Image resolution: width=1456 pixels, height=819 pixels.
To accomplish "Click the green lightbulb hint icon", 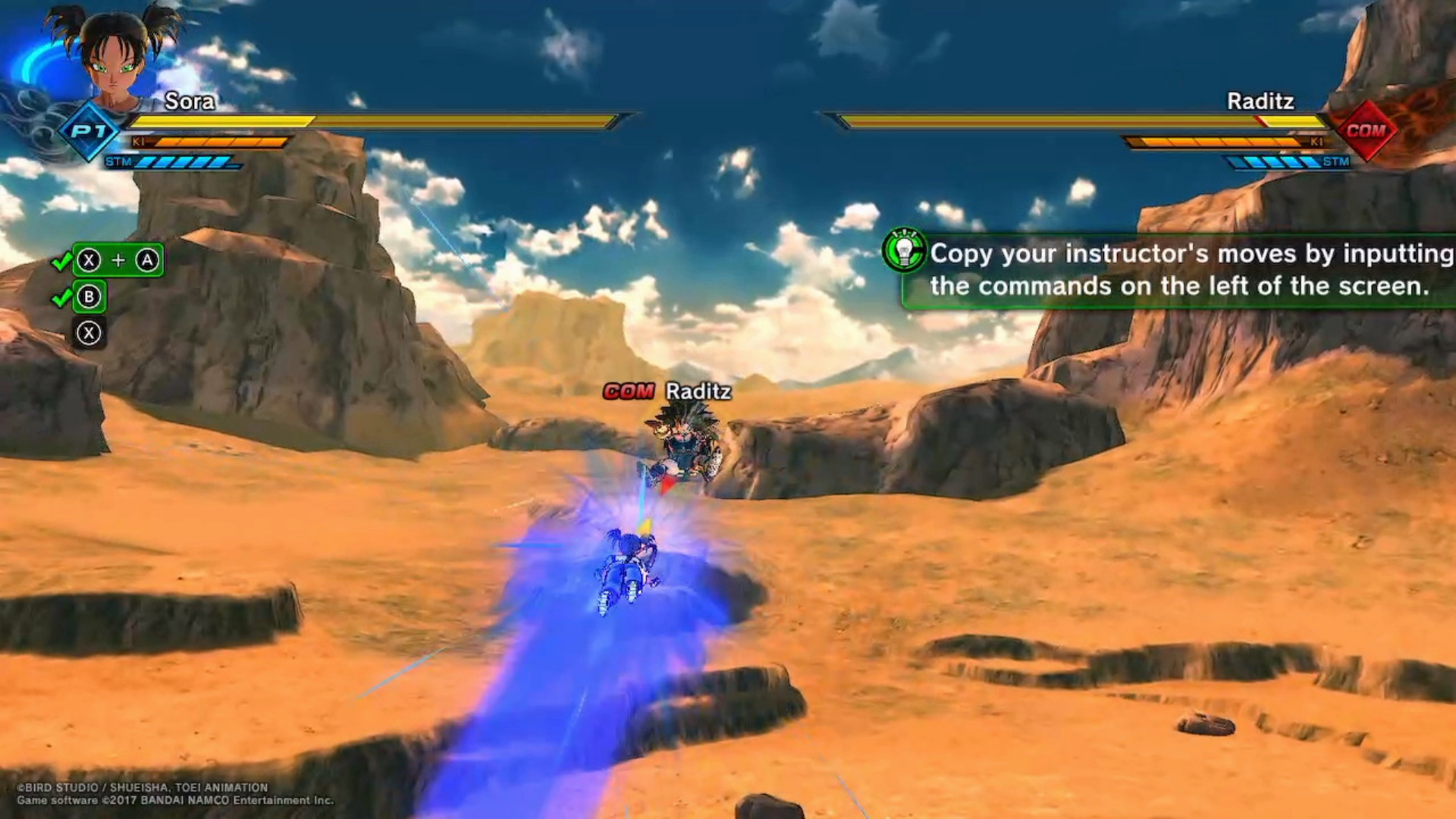I will 904,251.
